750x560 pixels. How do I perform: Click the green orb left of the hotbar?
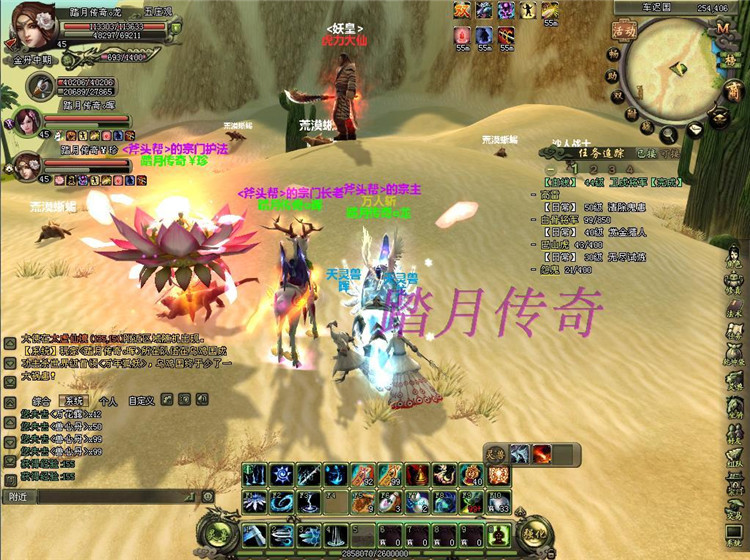(218, 533)
